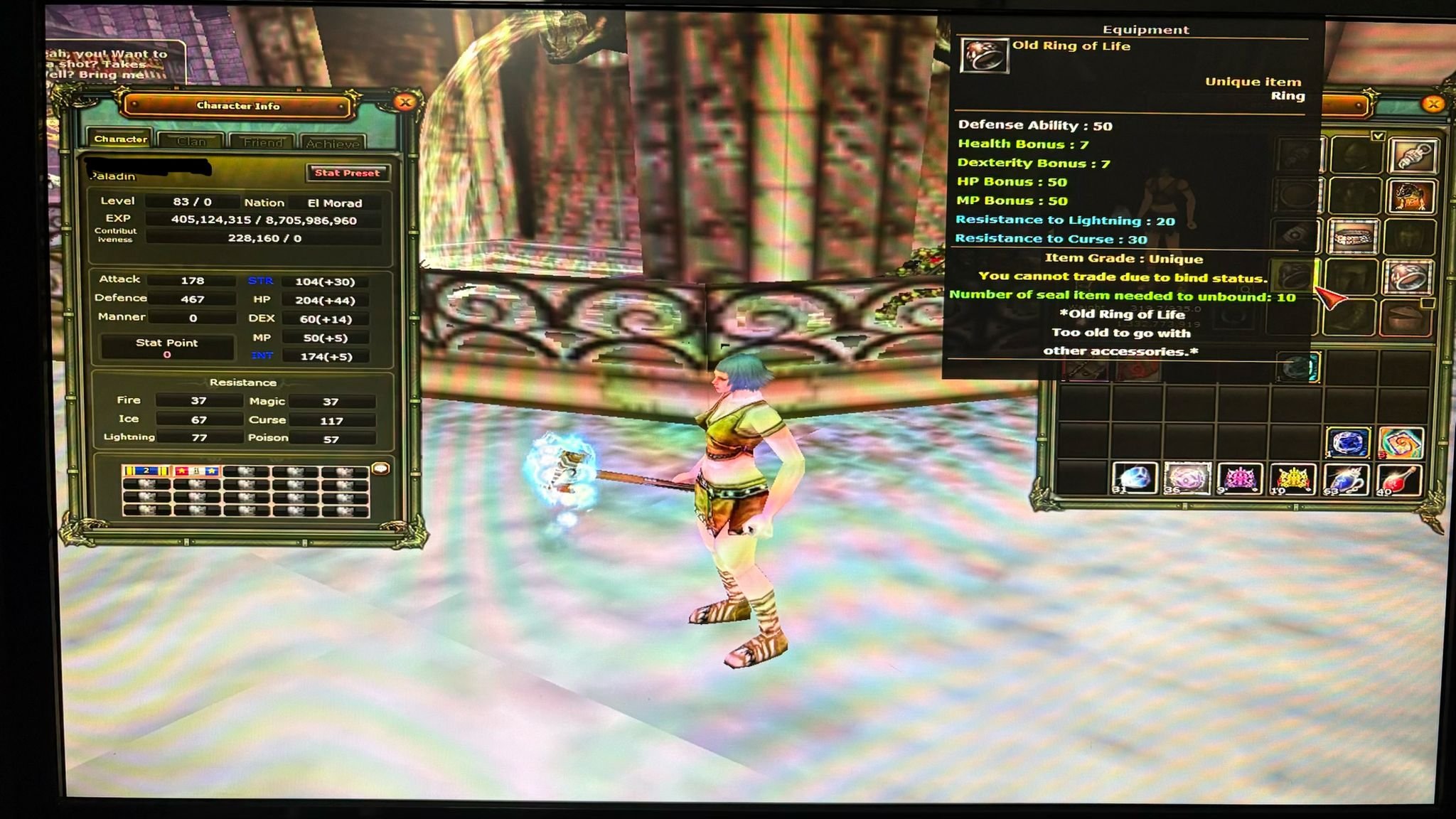Select the equipped belt in the equipment slots

coord(1353,237)
